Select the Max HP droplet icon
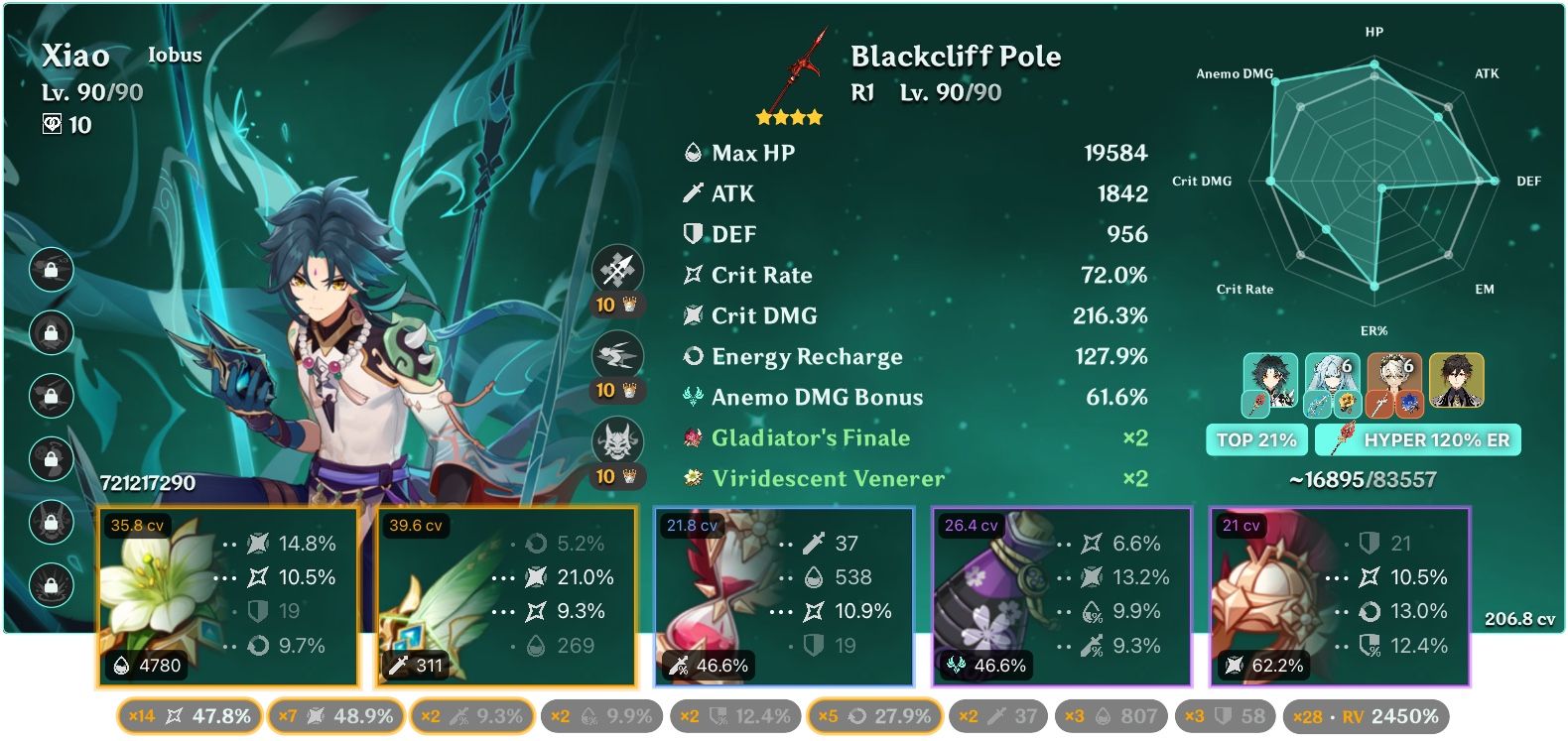The height and width of the screenshot is (741, 1568). pyautogui.click(x=693, y=153)
